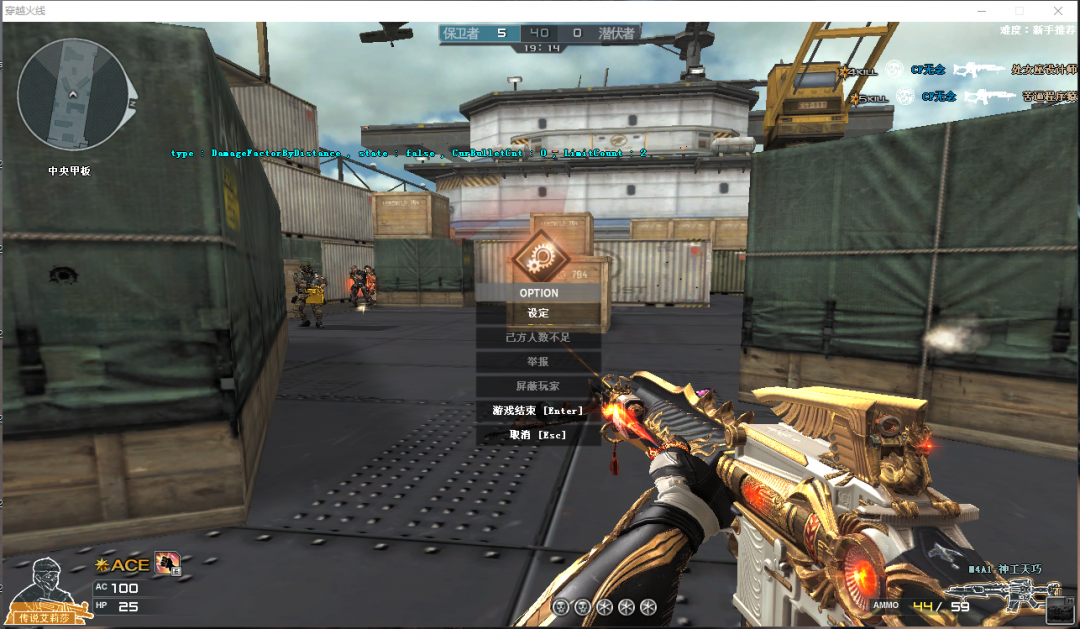
Task: Select the M4A1 weapon icon beside ammo
Action: (x=1018, y=596)
